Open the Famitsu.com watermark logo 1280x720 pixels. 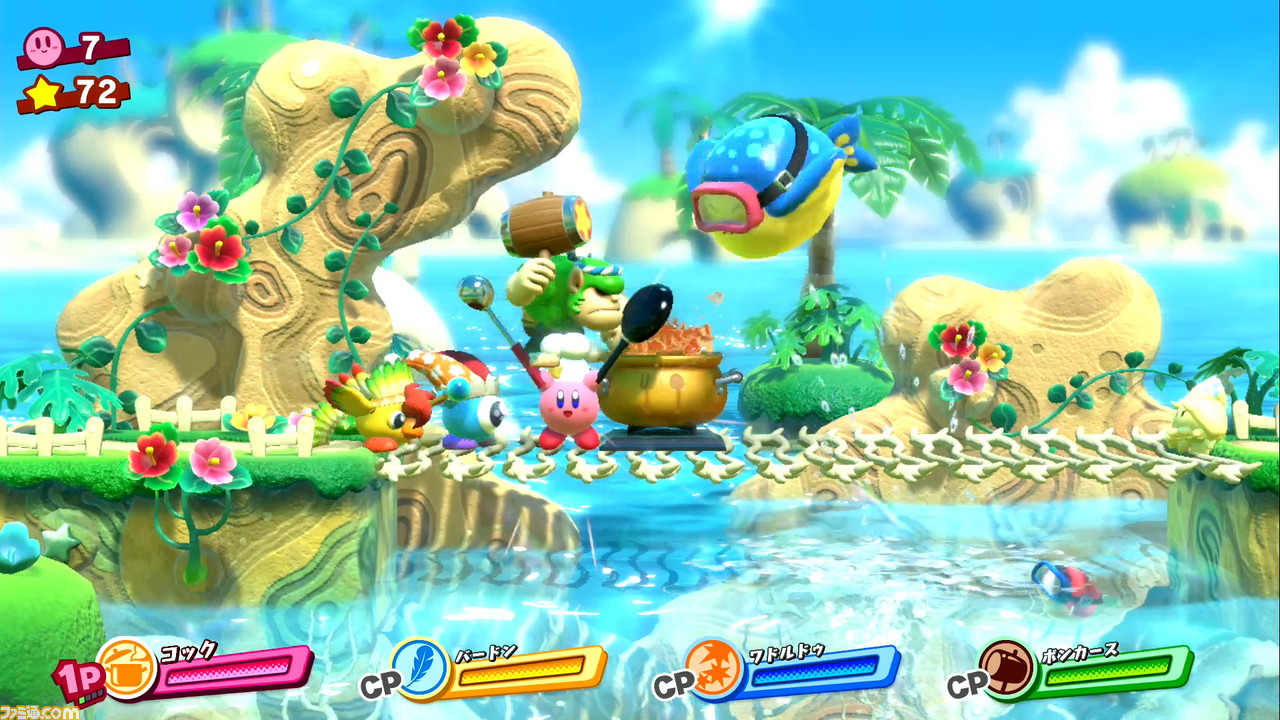[x=40, y=710]
